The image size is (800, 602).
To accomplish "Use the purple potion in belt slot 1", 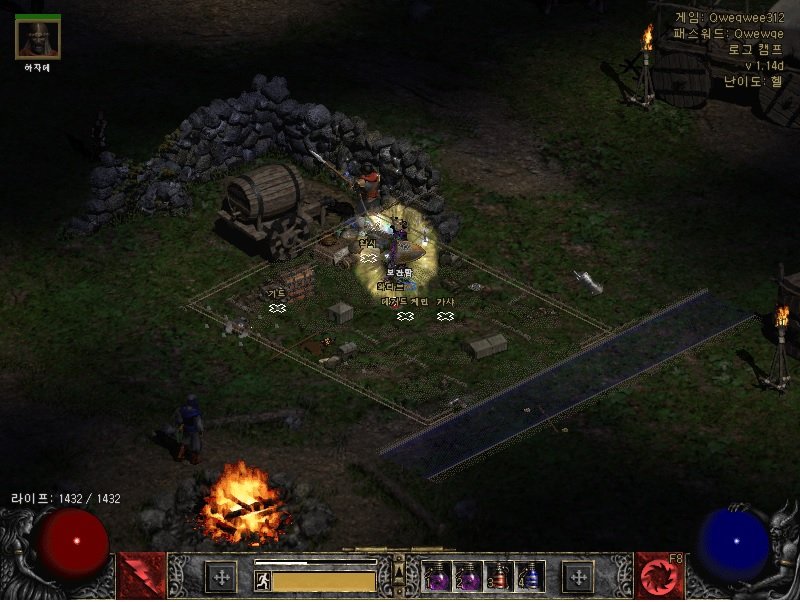I will (438, 577).
